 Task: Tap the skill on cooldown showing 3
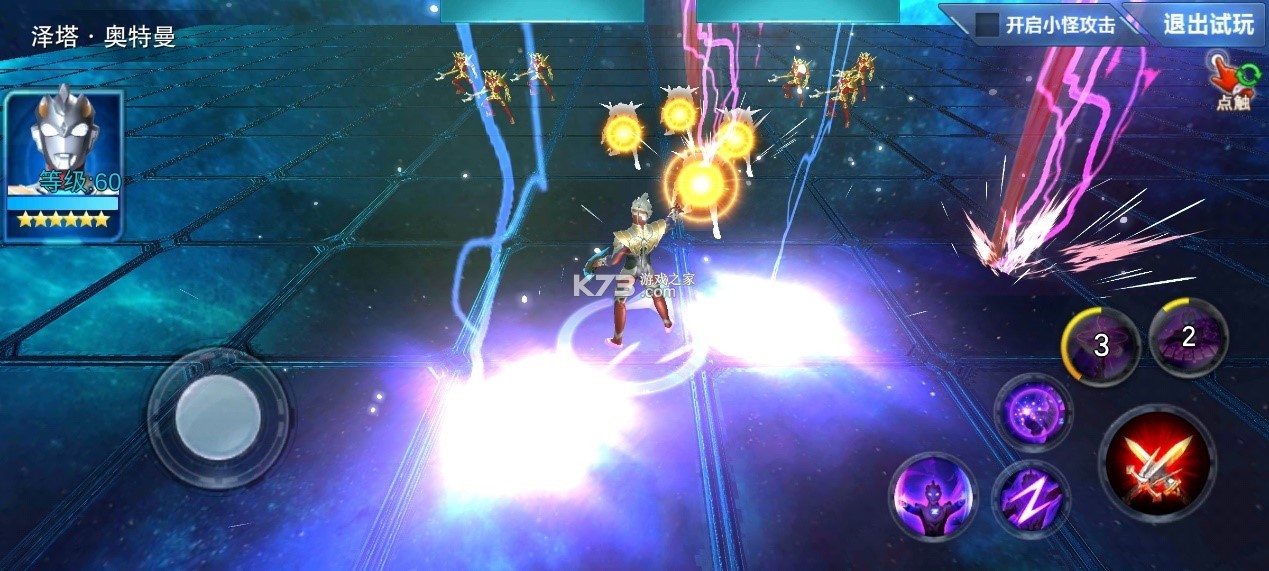(x=1100, y=347)
